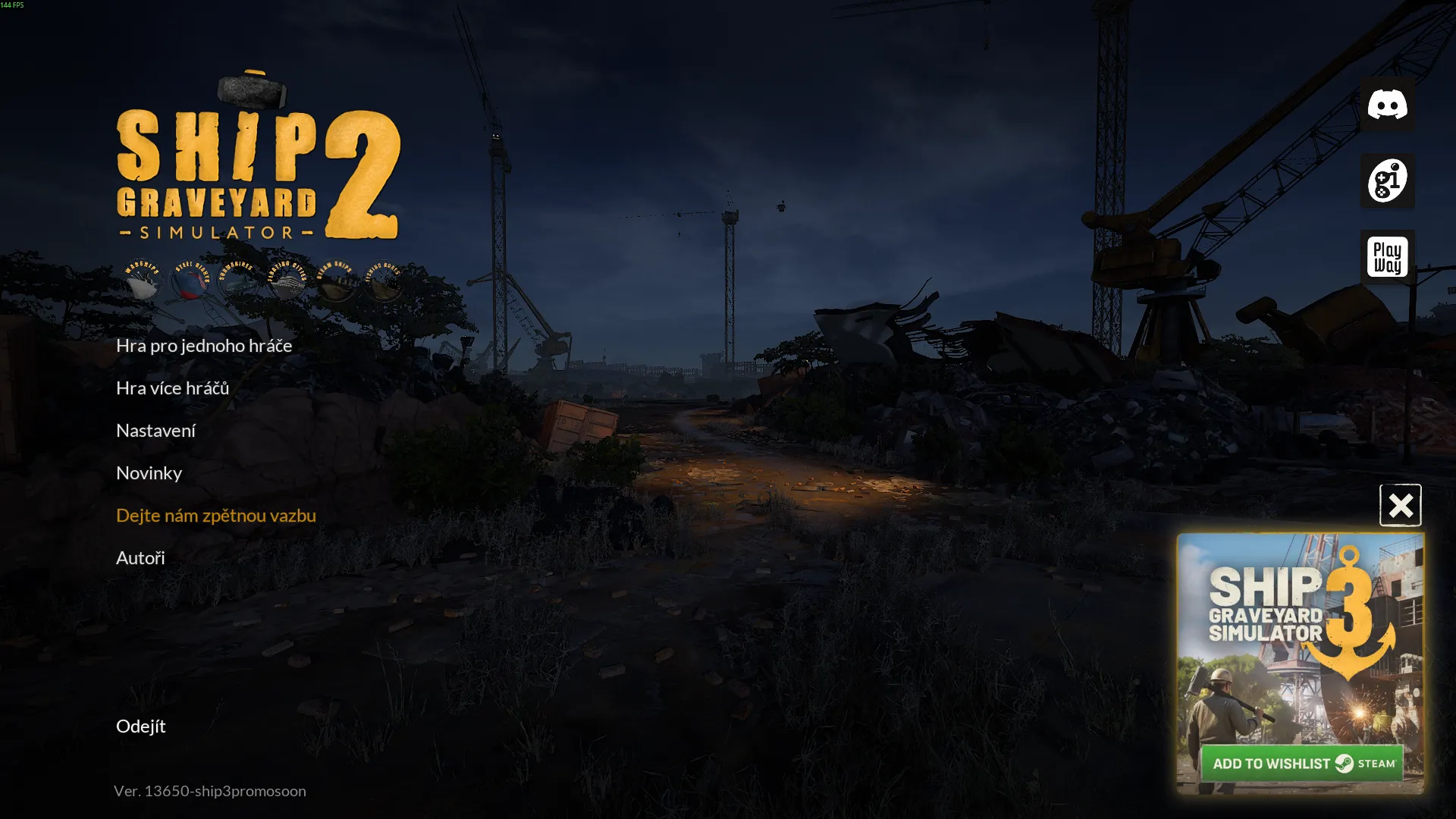Open the Discord community icon
The height and width of the screenshot is (819, 1456).
pyautogui.click(x=1387, y=105)
